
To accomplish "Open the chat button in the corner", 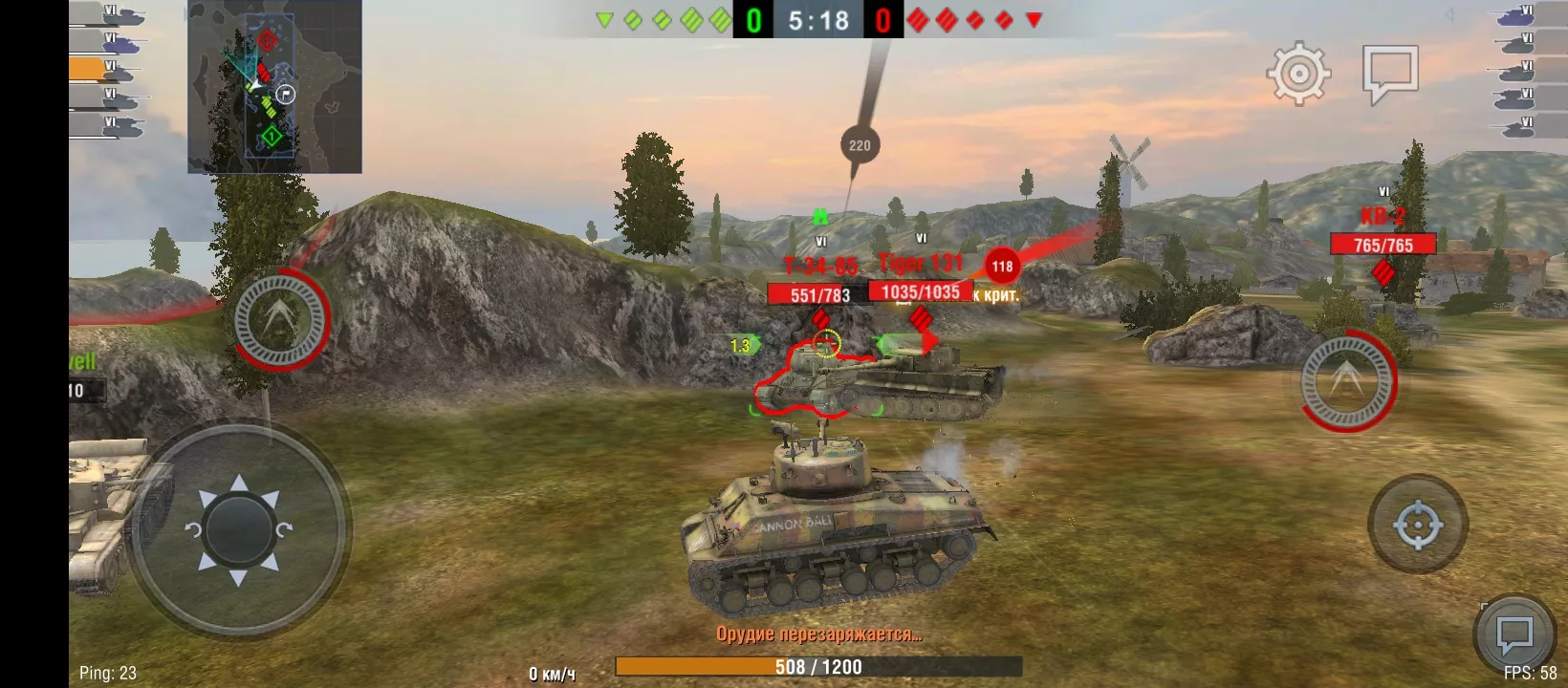I will 1514,634.
